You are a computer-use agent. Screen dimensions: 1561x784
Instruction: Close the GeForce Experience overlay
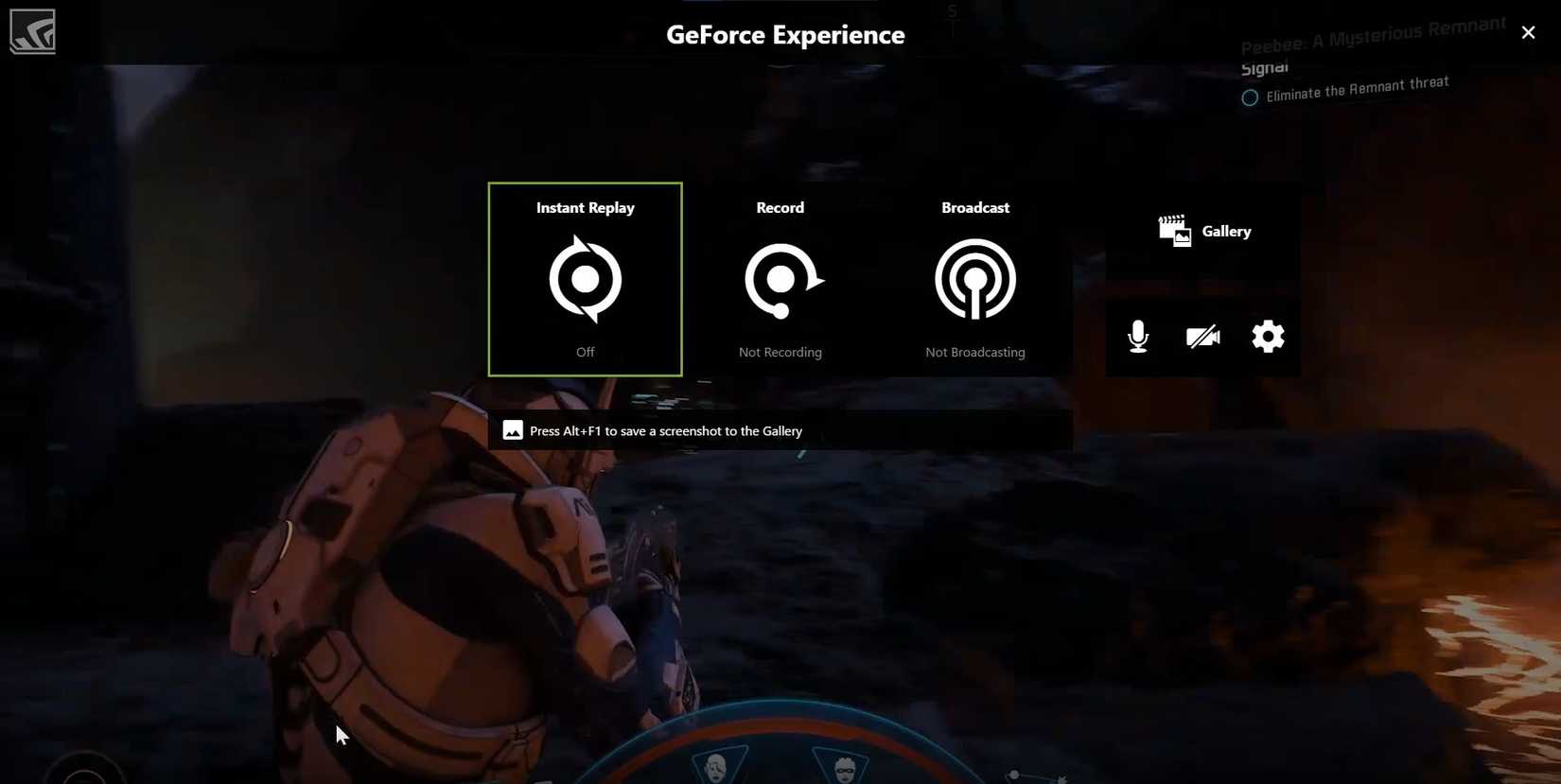(x=1528, y=31)
